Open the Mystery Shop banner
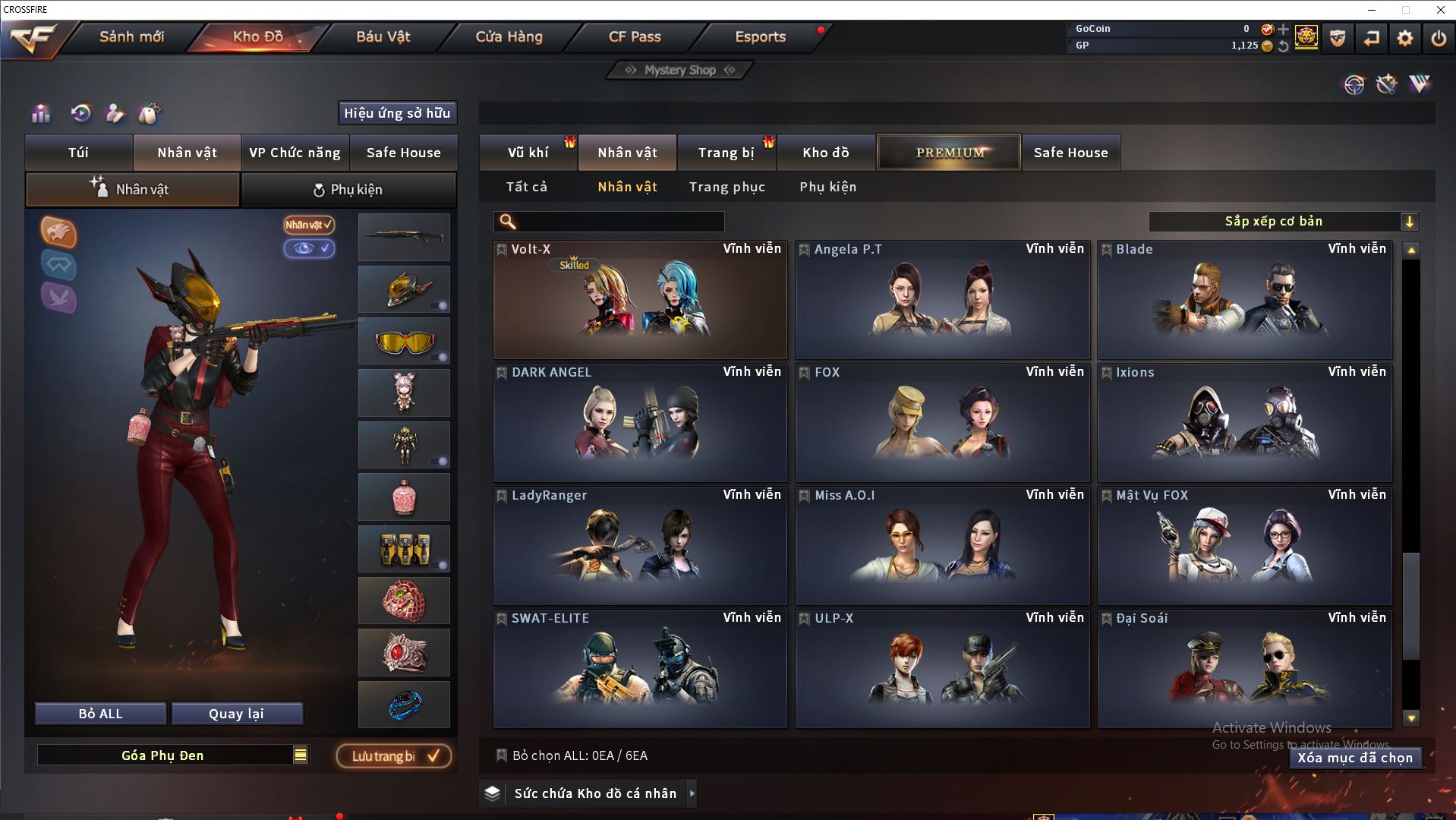The image size is (1456, 820). (680, 70)
